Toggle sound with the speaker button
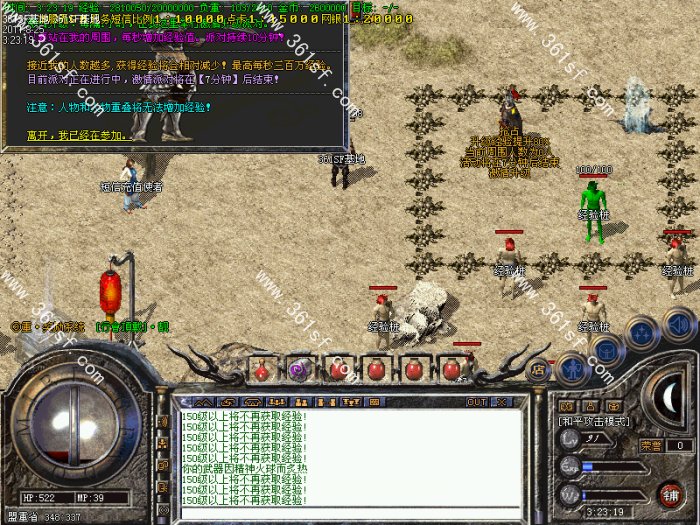This screenshot has height=525, width=700. coord(679,323)
